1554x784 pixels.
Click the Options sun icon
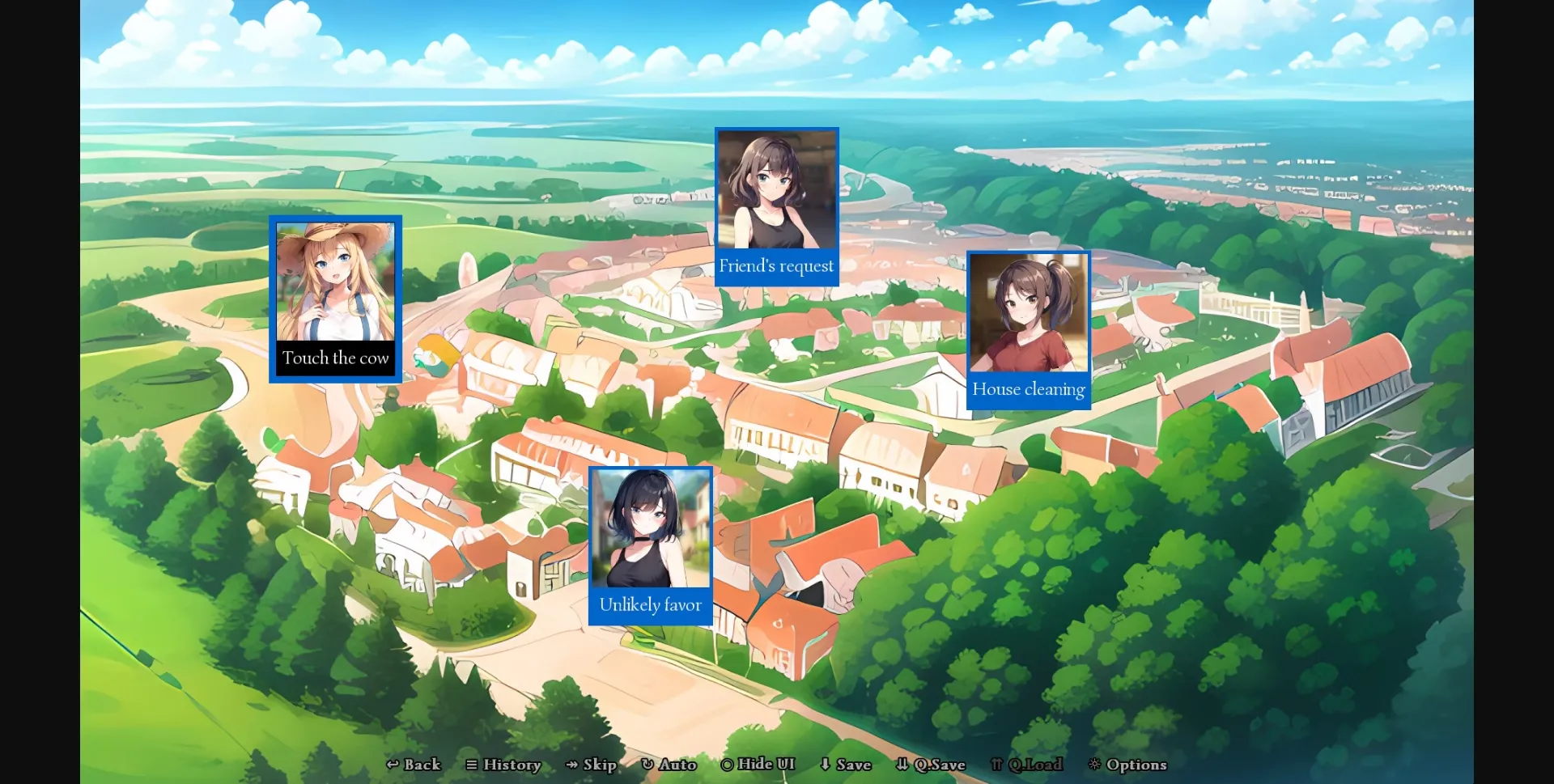1094,765
